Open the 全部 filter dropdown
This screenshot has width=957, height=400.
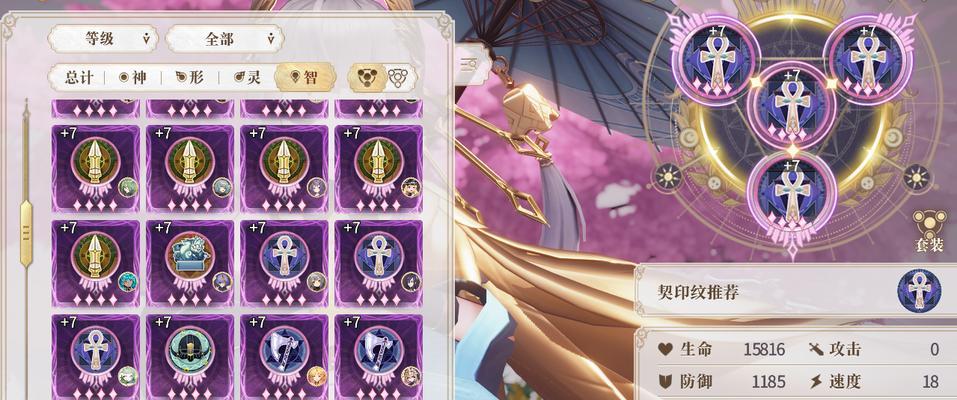[x=224, y=39]
